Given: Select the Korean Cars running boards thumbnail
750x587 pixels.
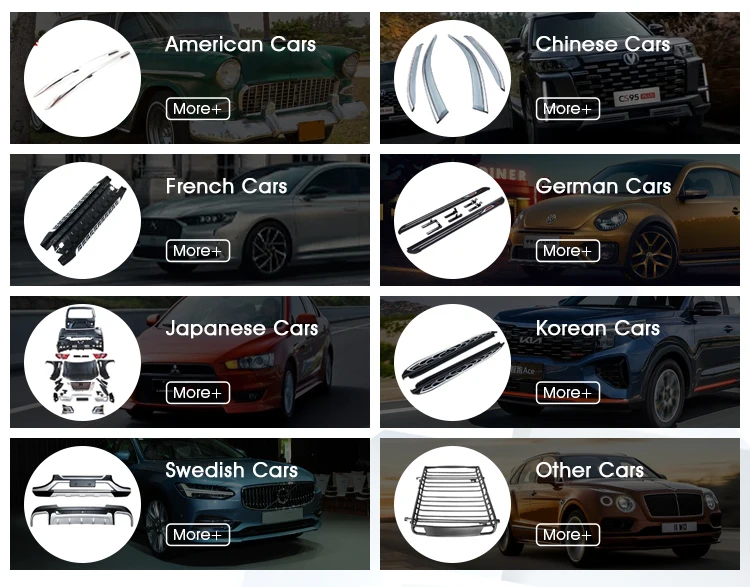Looking at the screenshot, I should click(x=453, y=363).
